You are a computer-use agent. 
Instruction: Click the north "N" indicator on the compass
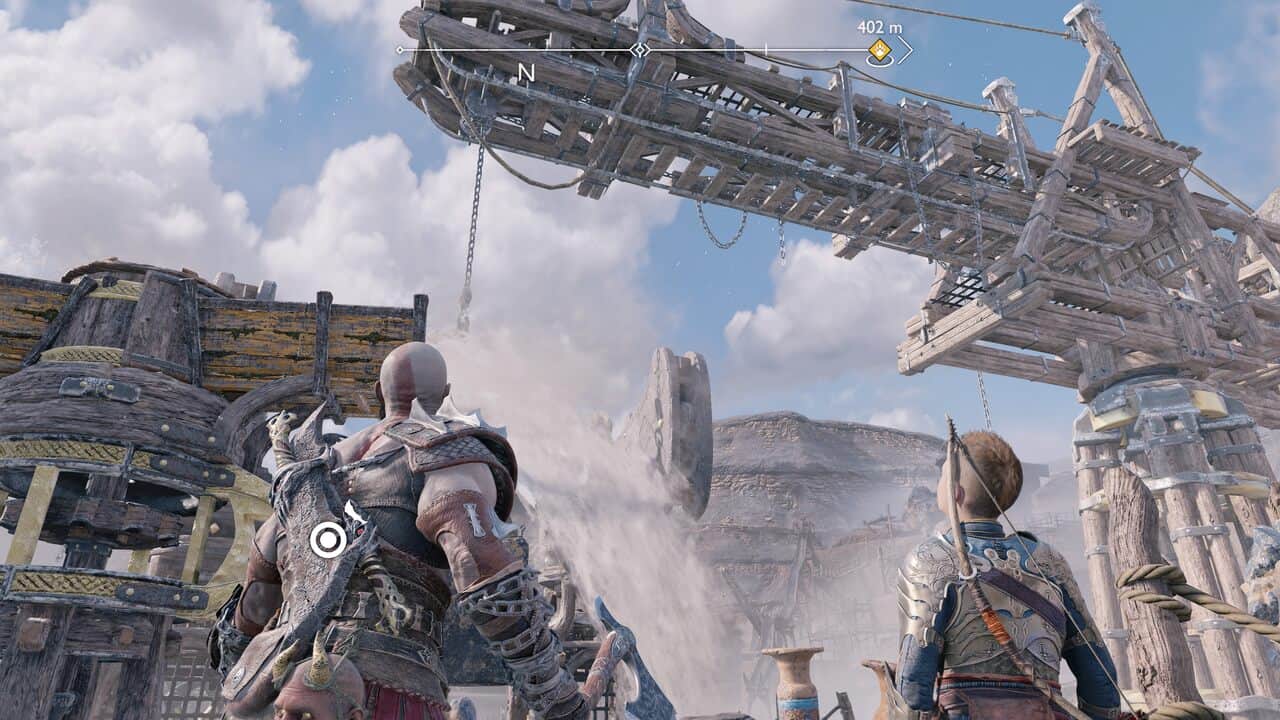point(526,72)
